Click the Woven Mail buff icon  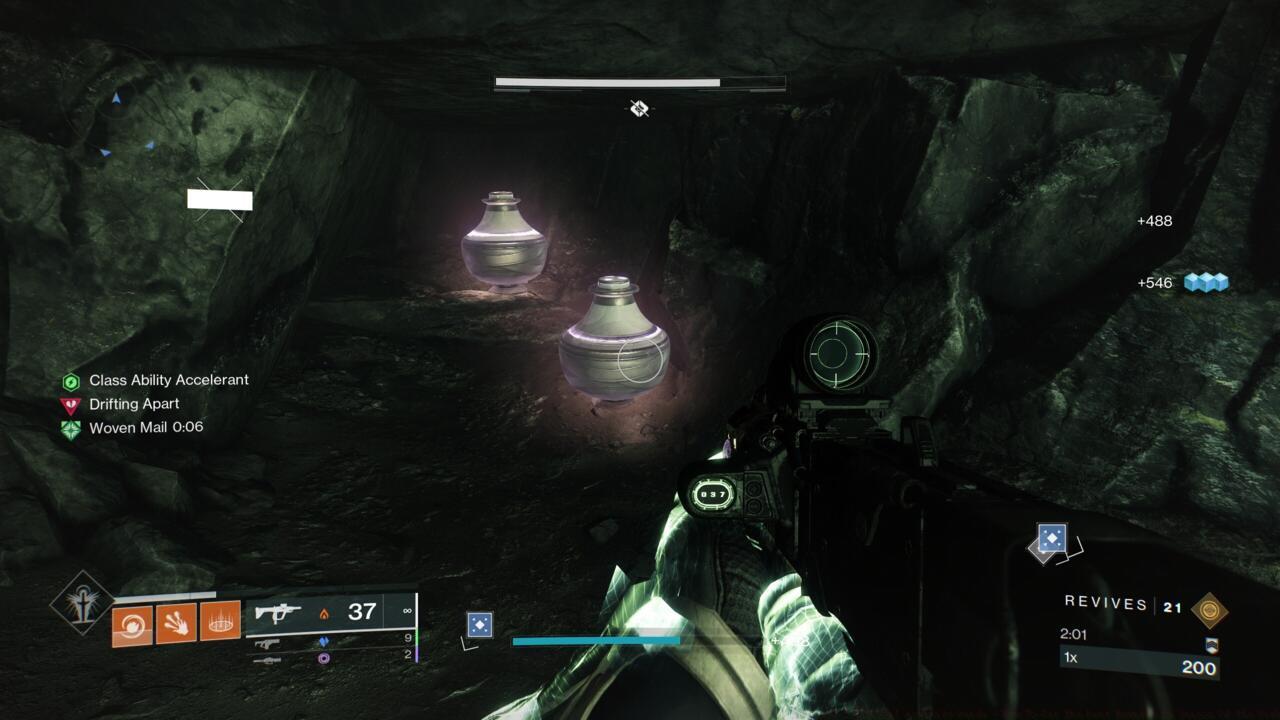click(x=70, y=429)
